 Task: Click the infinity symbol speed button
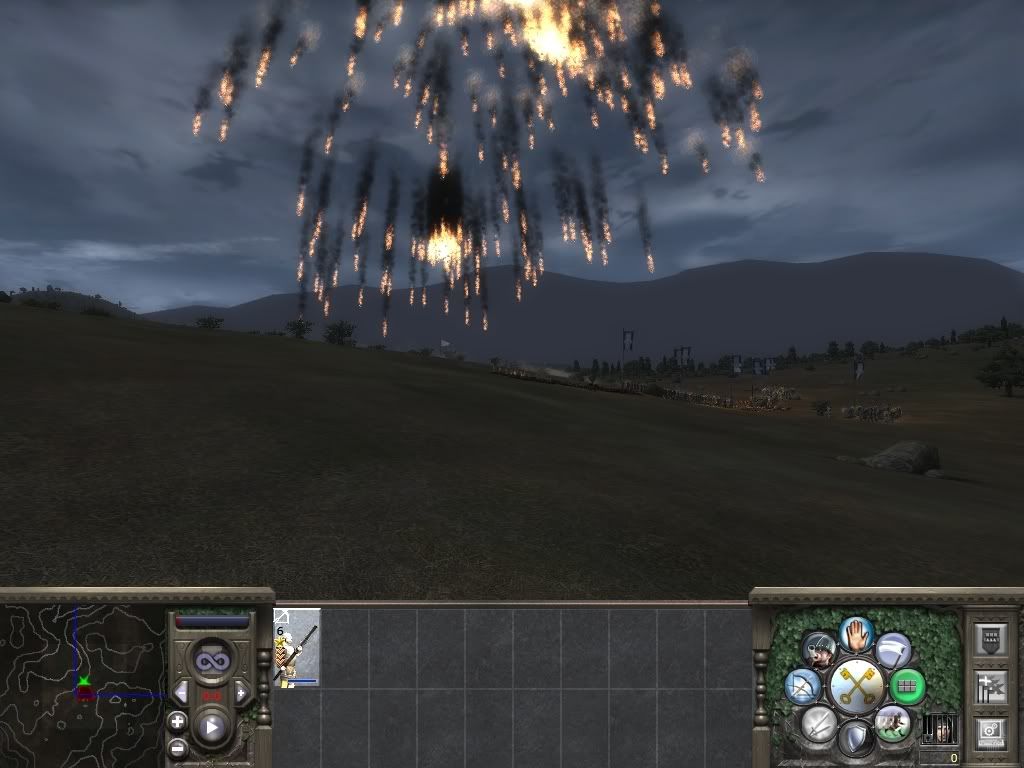pyautogui.click(x=211, y=661)
